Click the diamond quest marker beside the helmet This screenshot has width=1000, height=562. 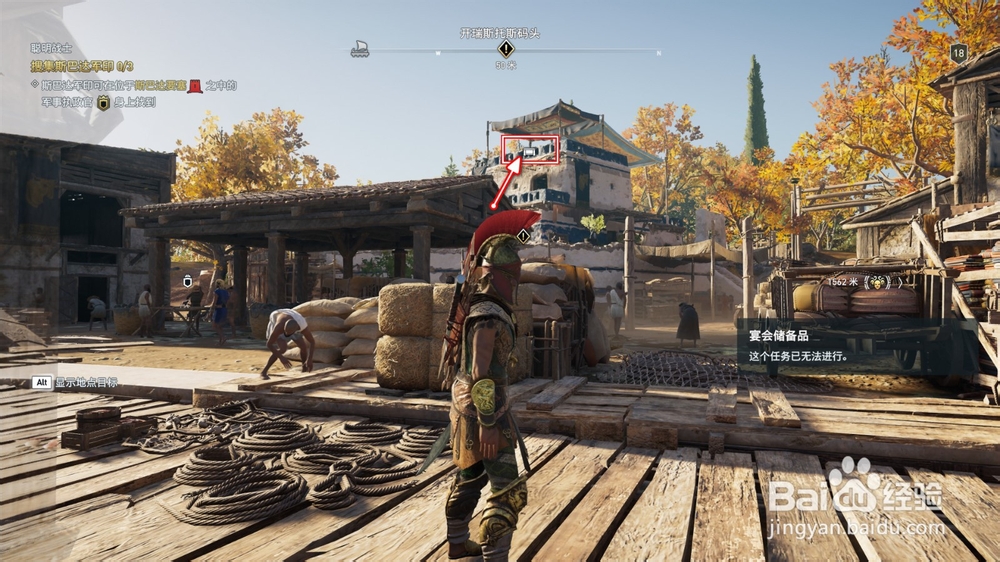pyautogui.click(x=523, y=236)
